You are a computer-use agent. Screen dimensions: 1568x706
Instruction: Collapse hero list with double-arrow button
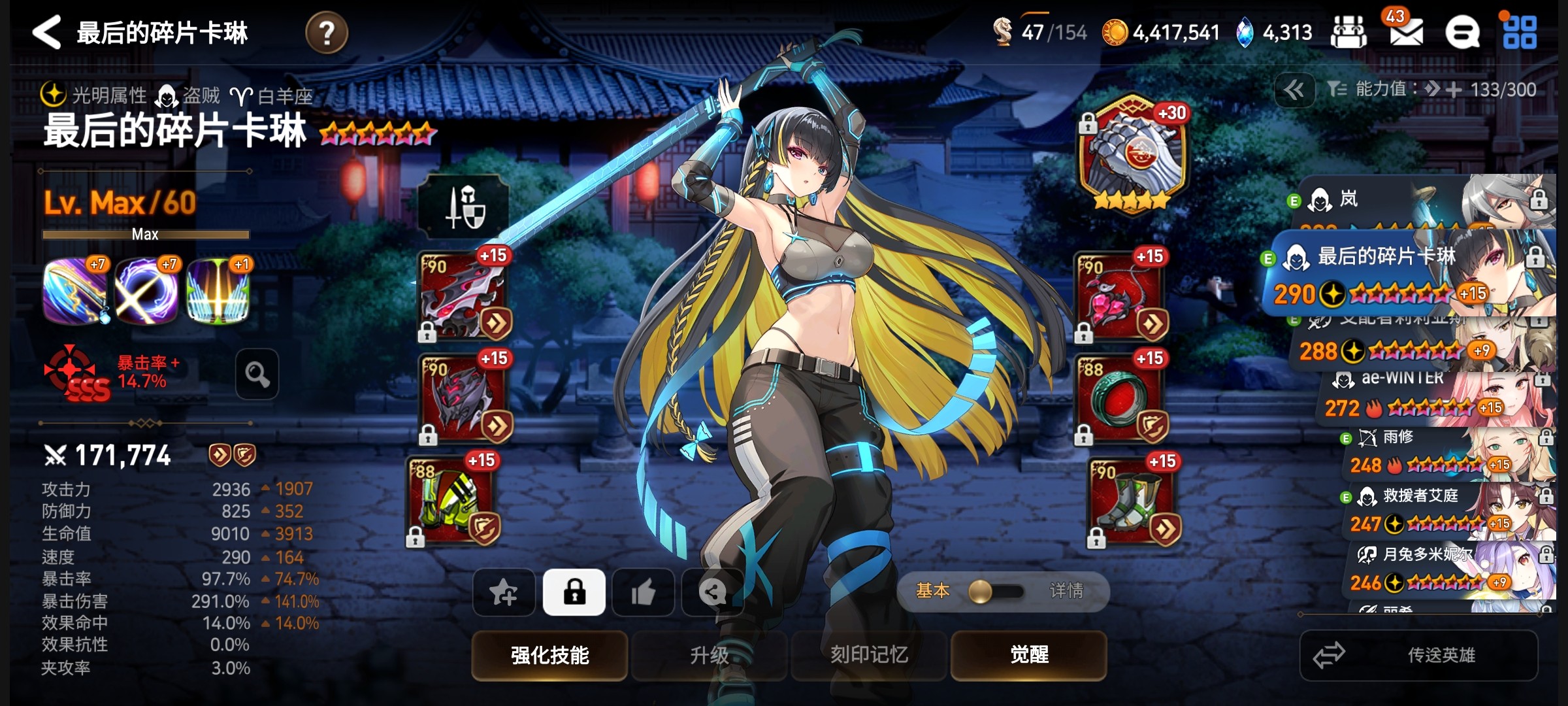click(1294, 90)
